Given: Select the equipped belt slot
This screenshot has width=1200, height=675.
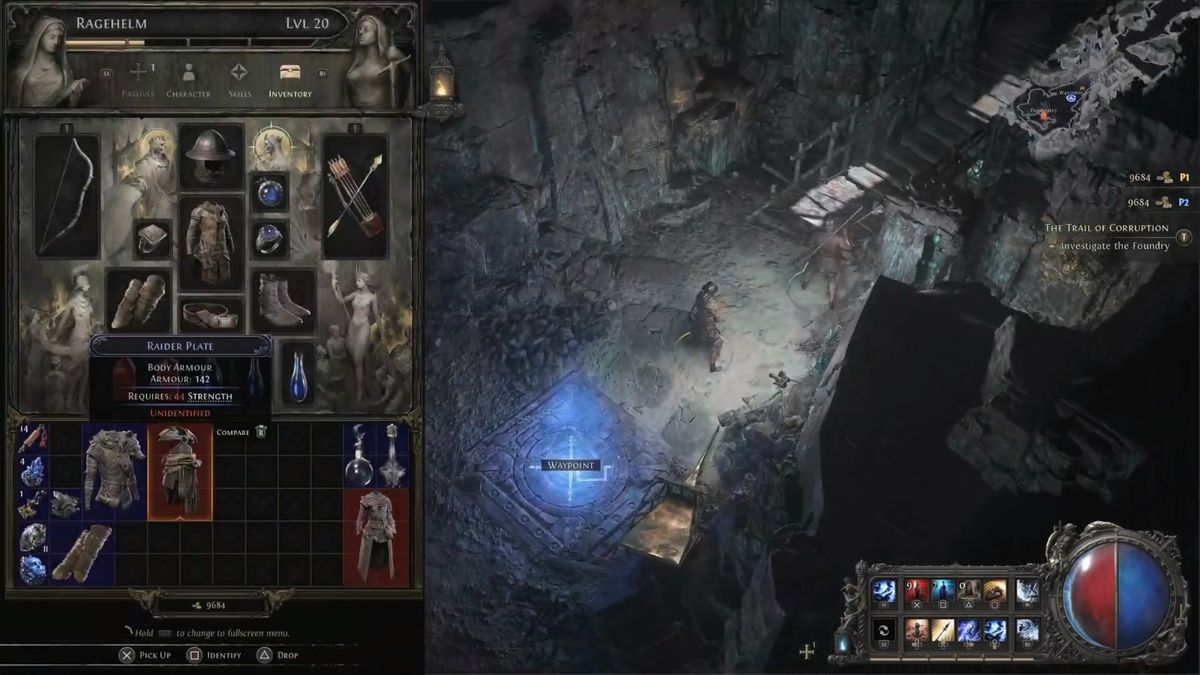Looking at the screenshot, I should click(211, 314).
